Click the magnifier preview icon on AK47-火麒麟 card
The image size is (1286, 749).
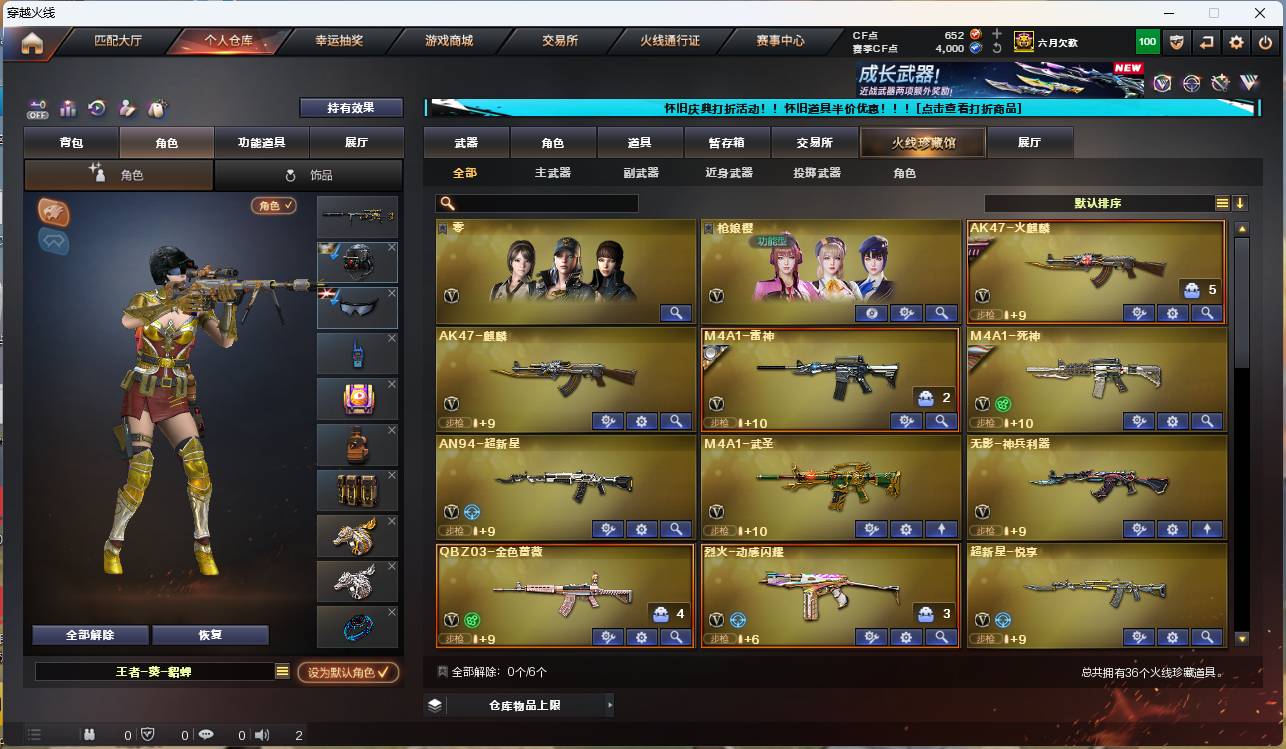point(1207,313)
